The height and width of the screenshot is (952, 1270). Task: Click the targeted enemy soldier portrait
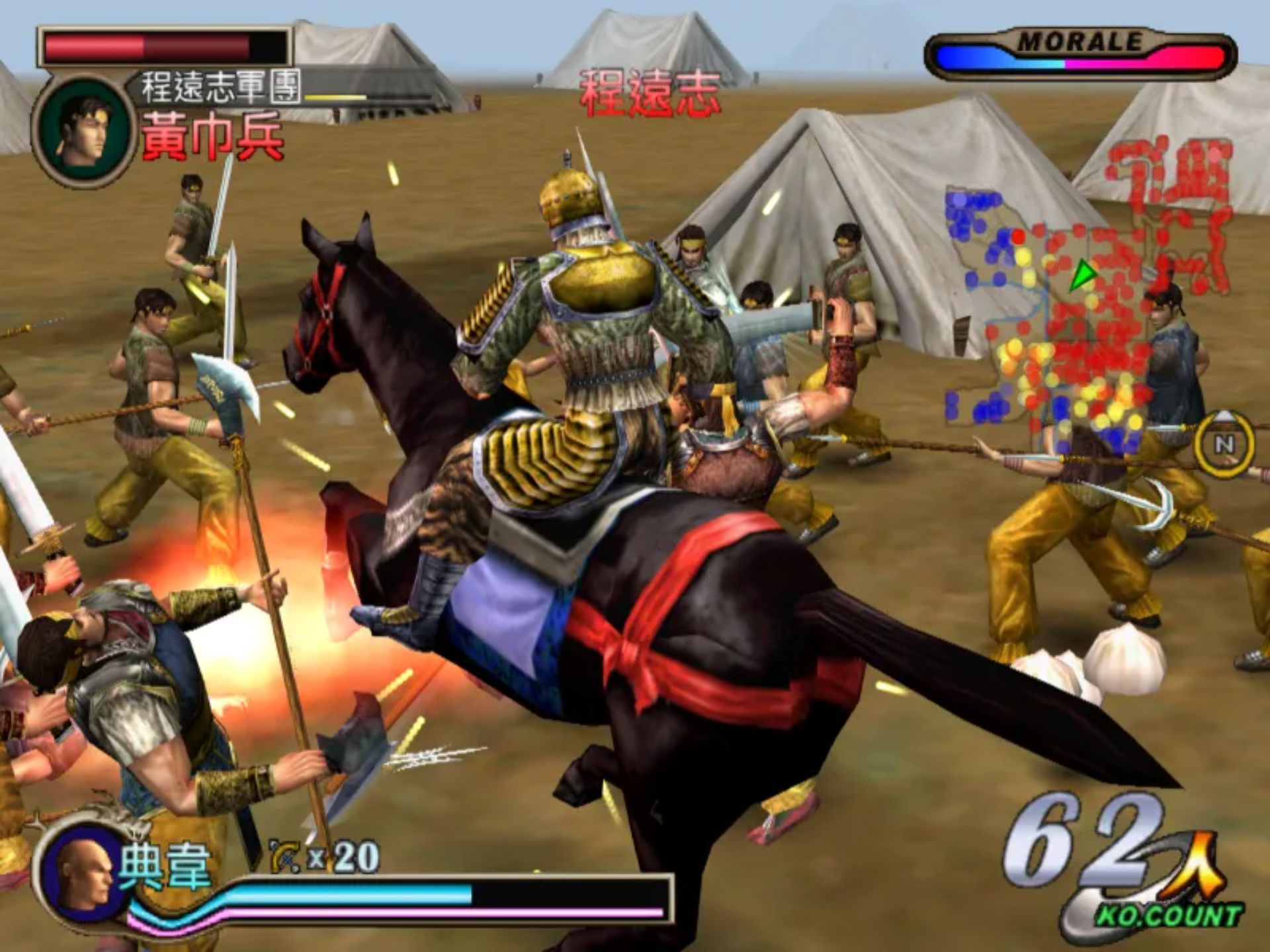click(81, 133)
